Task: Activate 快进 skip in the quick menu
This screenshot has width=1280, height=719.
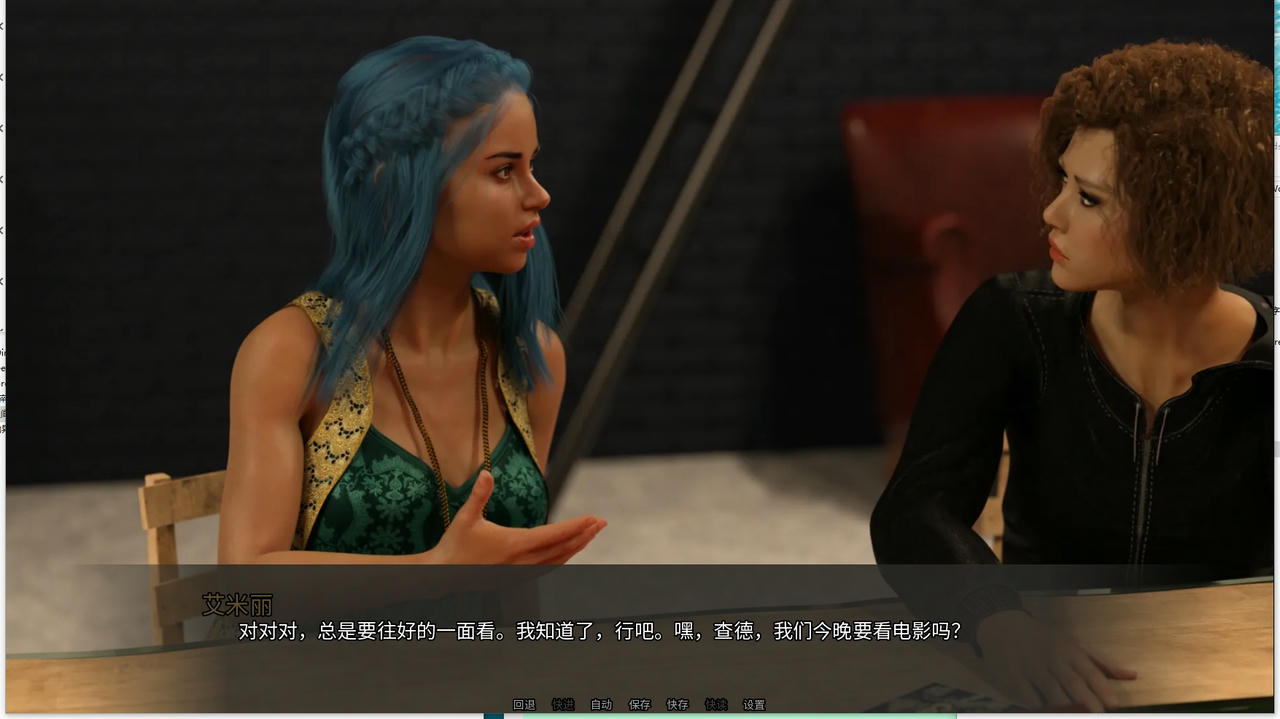Action: [x=563, y=705]
